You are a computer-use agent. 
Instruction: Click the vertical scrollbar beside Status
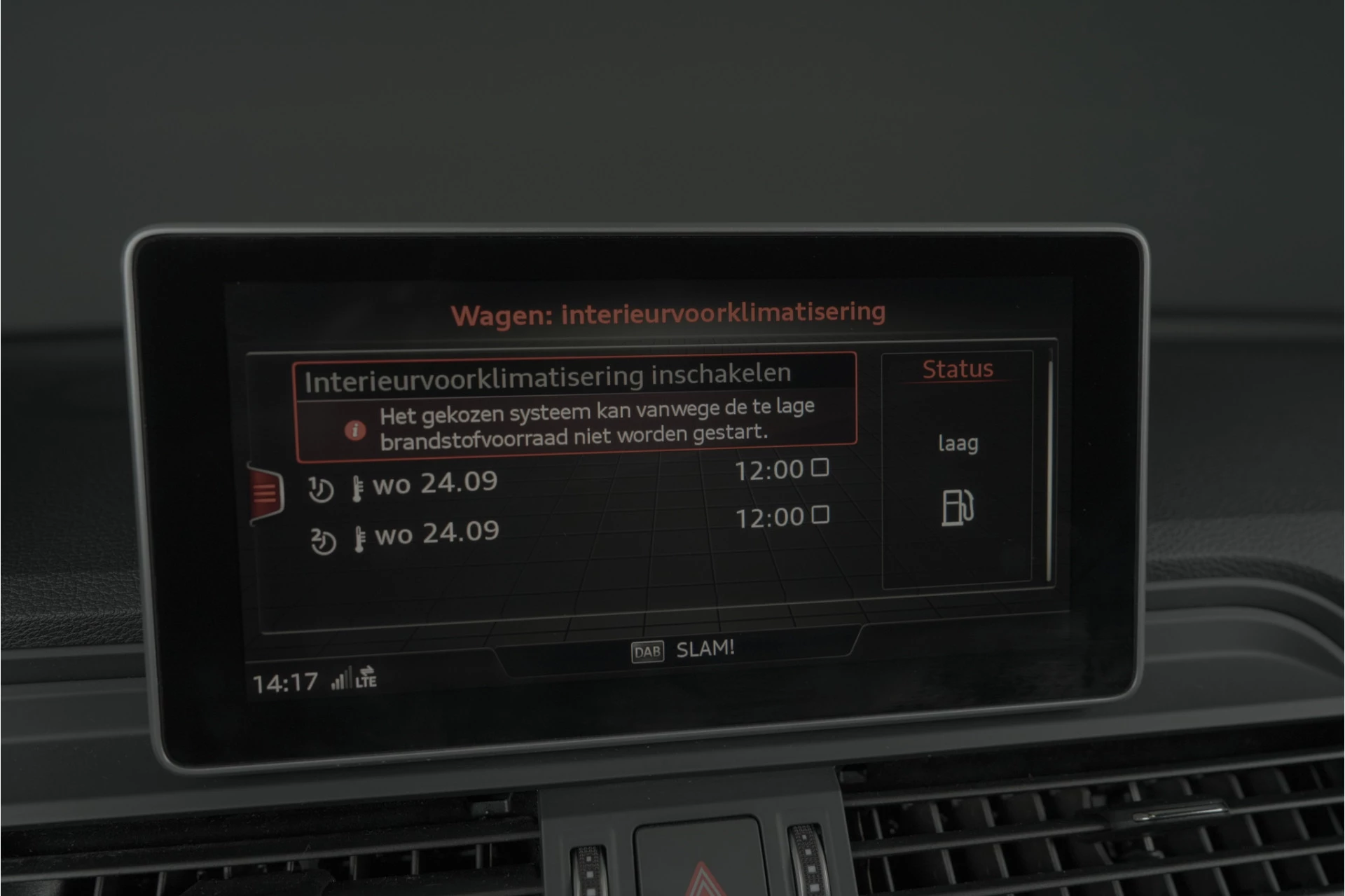coord(1049,469)
